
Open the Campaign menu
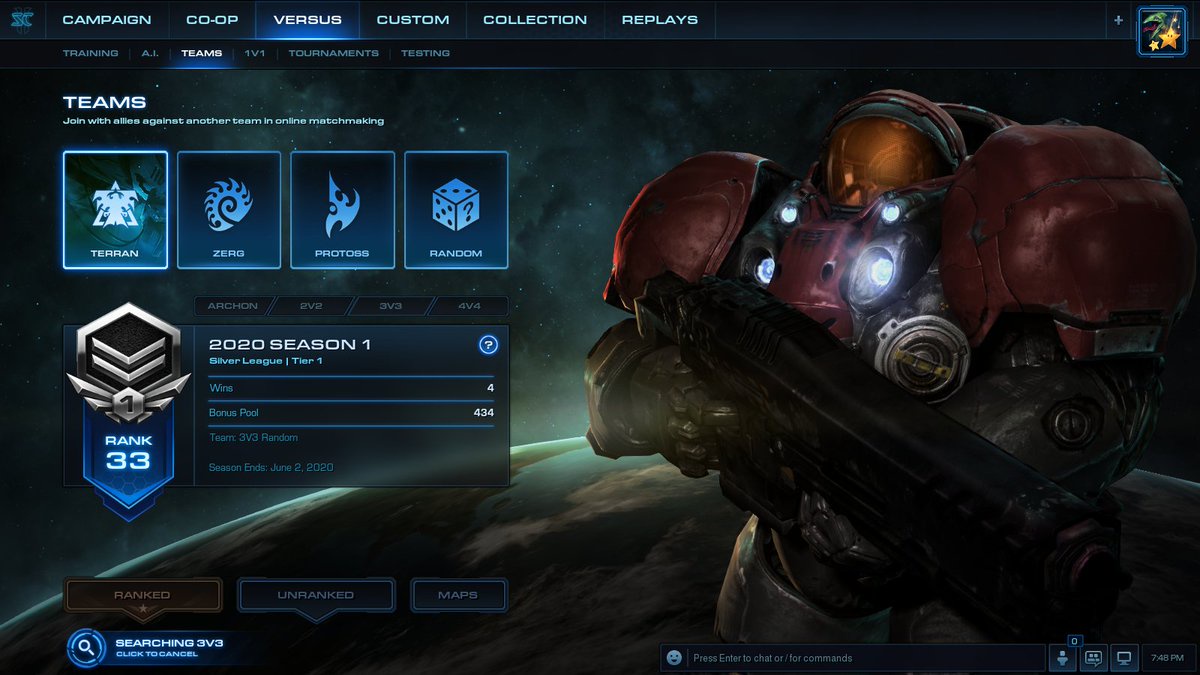coord(107,20)
